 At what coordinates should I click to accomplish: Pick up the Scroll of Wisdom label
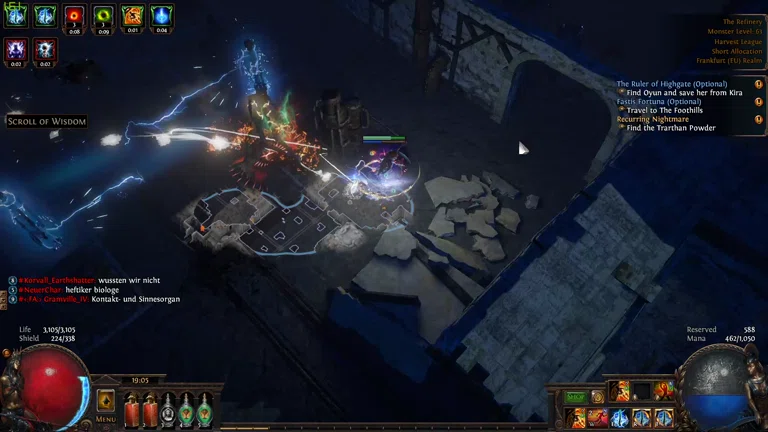pyautogui.click(x=46, y=121)
